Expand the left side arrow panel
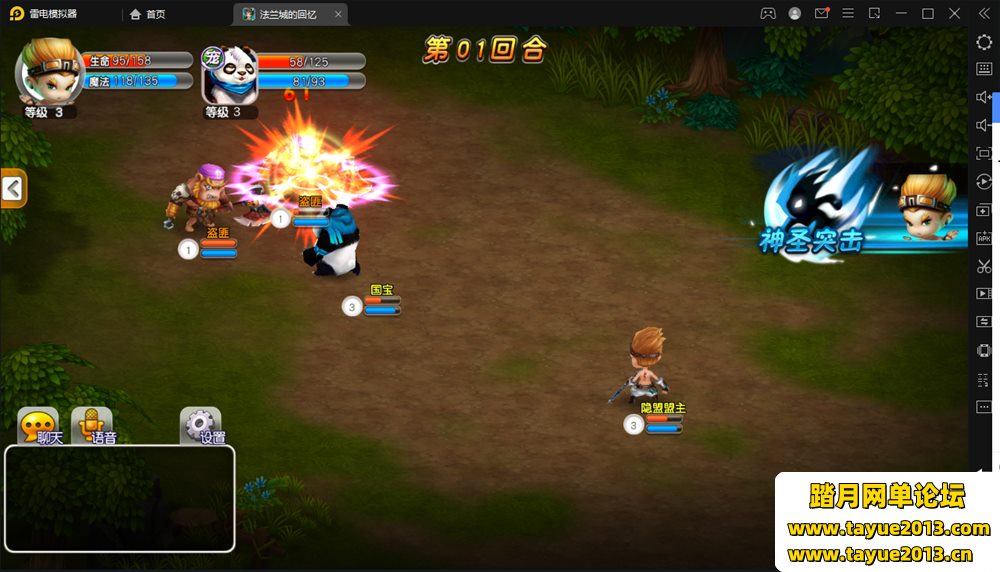Screen dimensions: 1000x572 13,188
